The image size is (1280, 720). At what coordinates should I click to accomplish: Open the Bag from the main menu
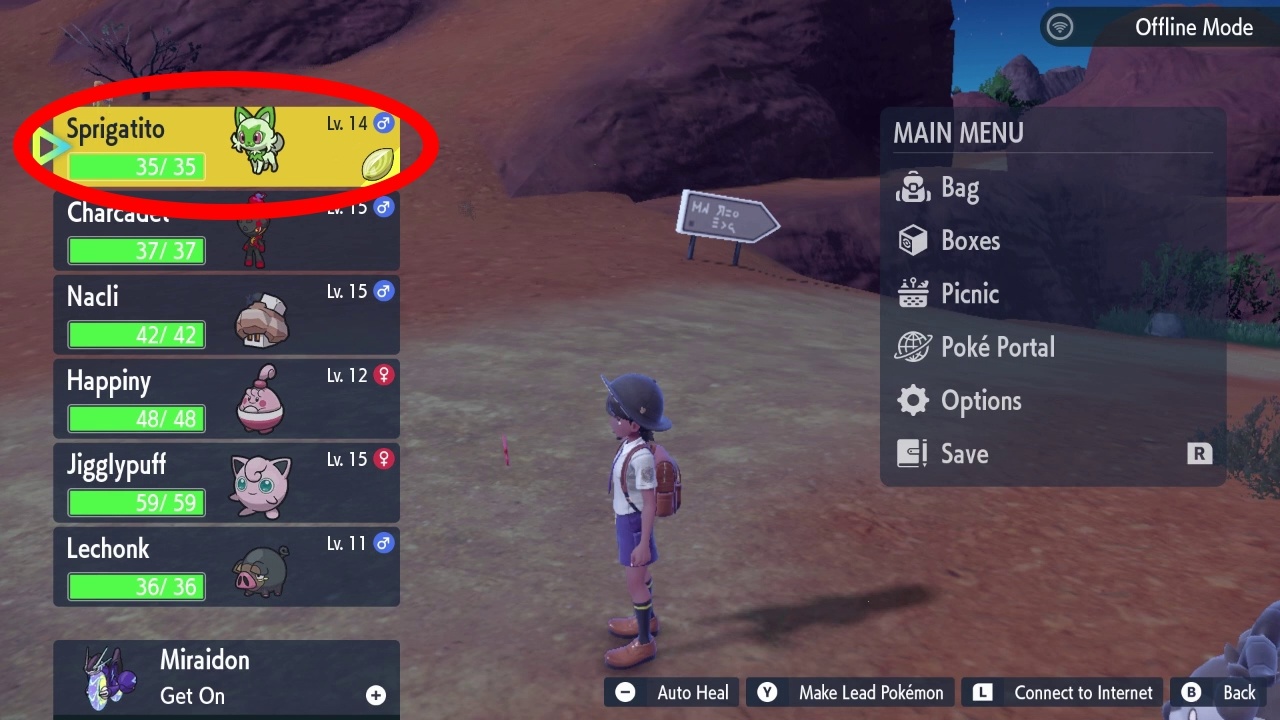(912, 187)
